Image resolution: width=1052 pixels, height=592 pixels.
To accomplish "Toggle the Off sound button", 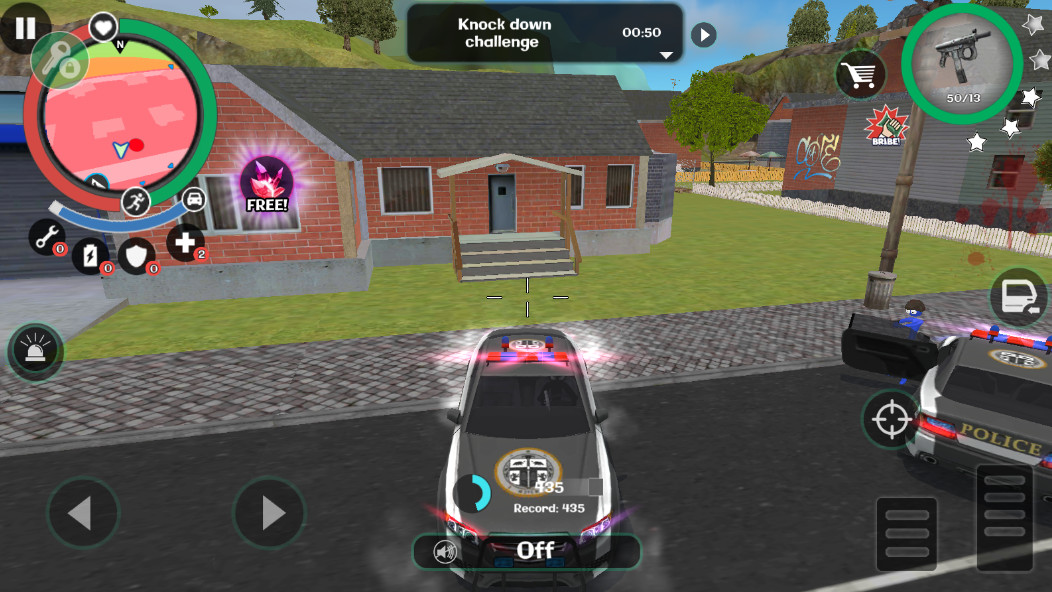I will point(526,550).
